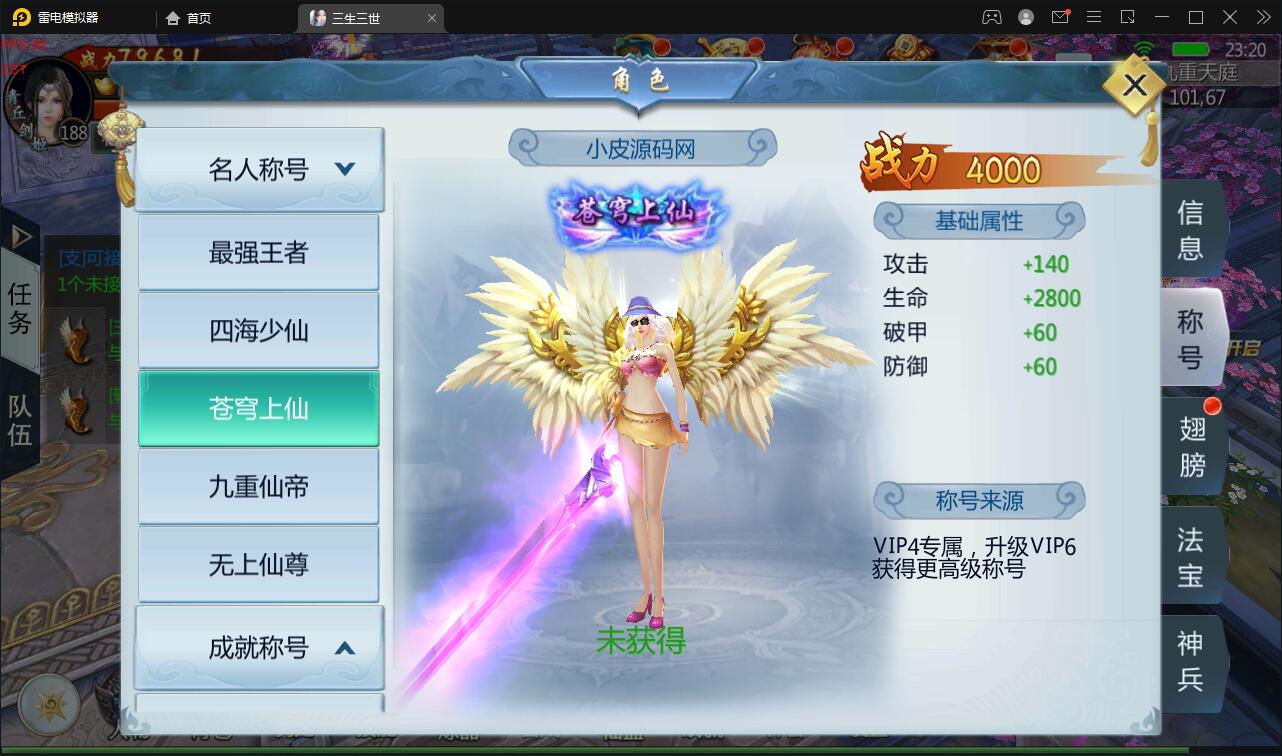The width and height of the screenshot is (1282, 756).
Task: Click the gamepad icon in the emulator title bar
Action: click(x=992, y=16)
